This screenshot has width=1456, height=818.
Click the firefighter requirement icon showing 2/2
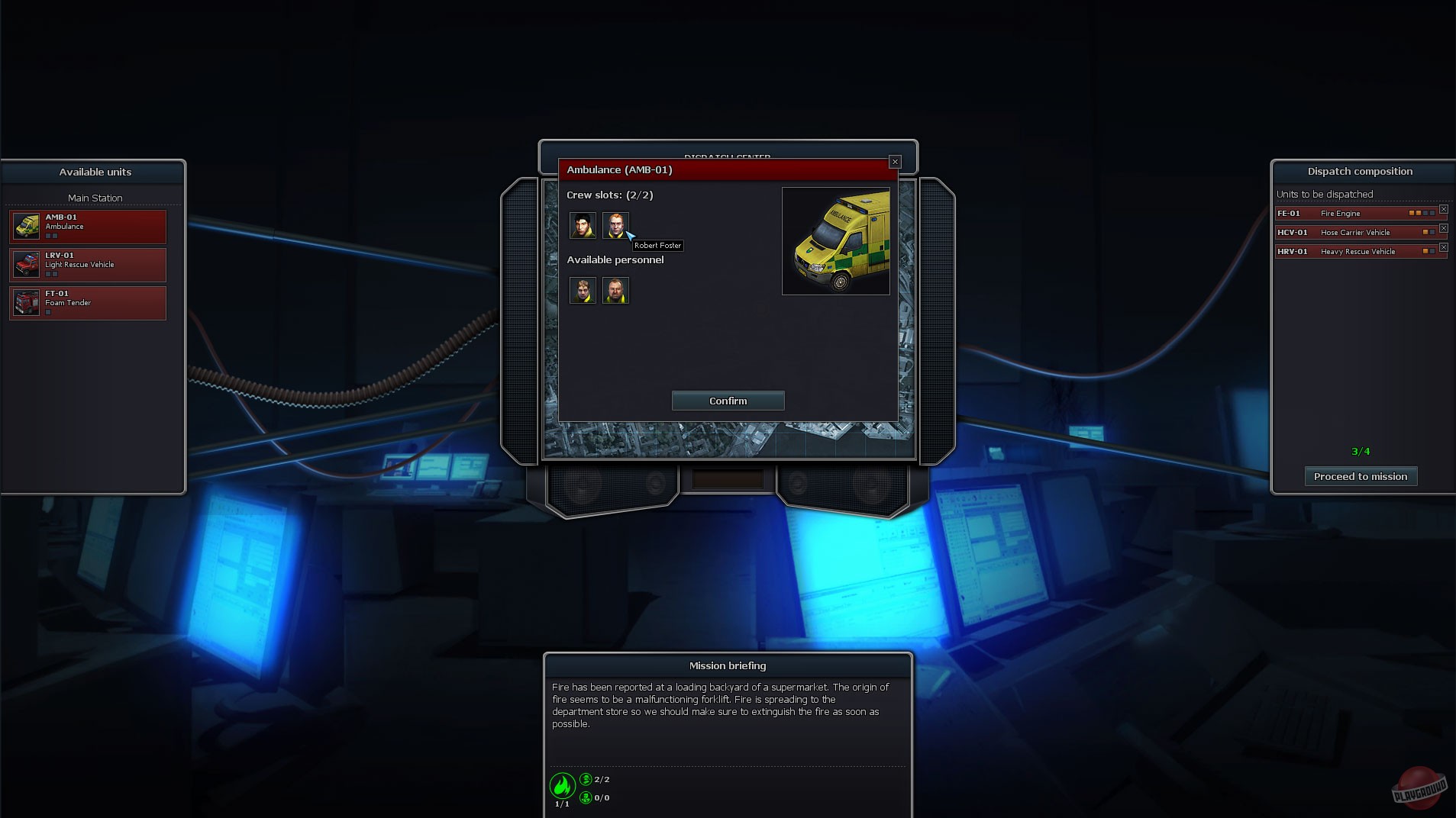coord(586,779)
